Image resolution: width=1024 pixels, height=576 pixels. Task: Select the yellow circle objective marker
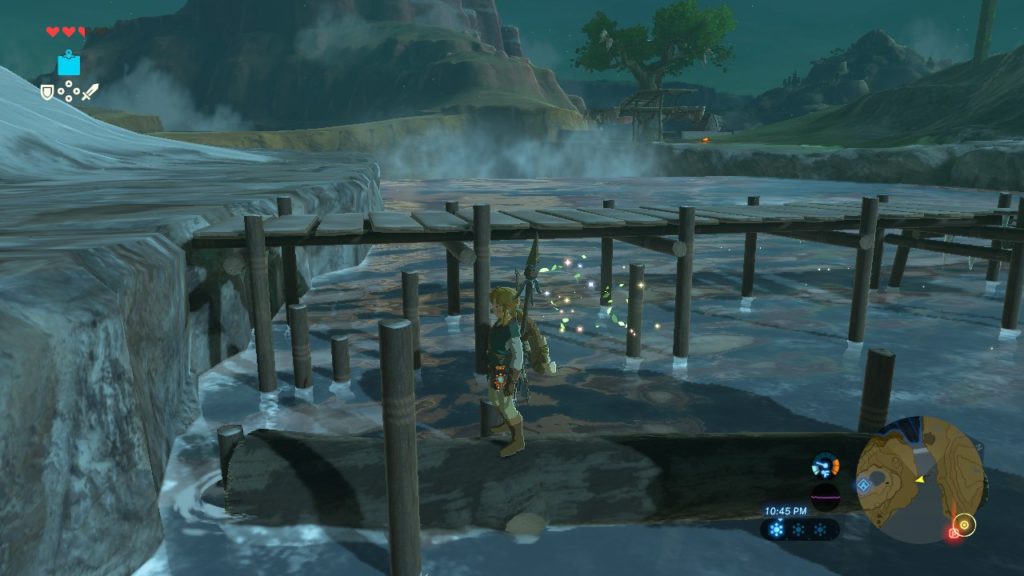[x=964, y=522]
